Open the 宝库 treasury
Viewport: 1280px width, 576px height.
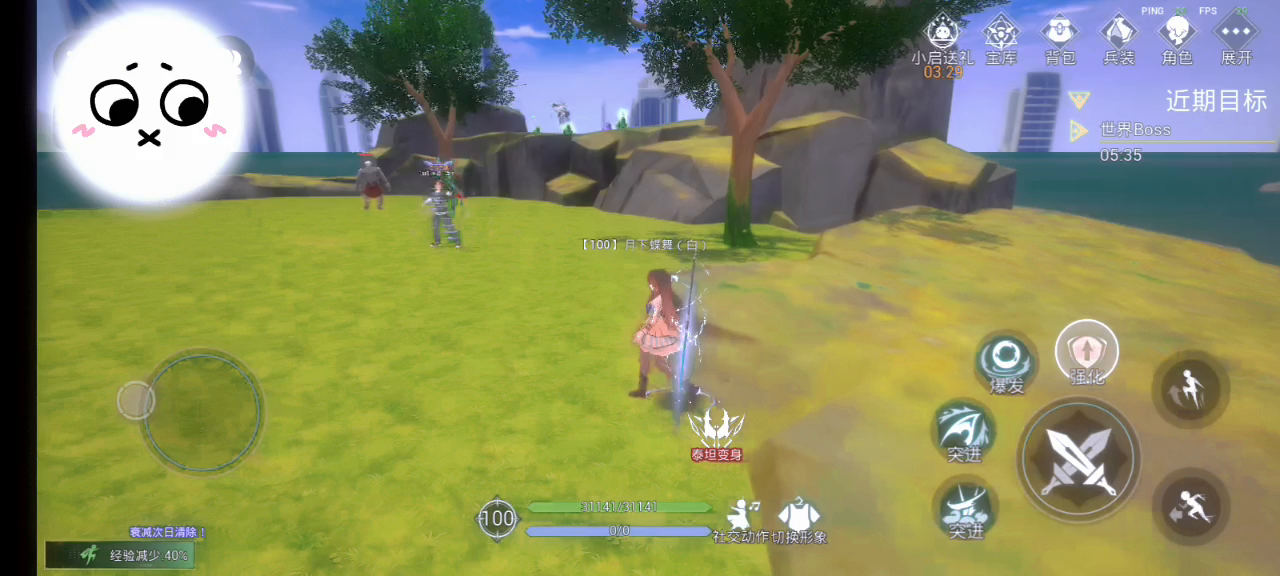tap(1000, 36)
